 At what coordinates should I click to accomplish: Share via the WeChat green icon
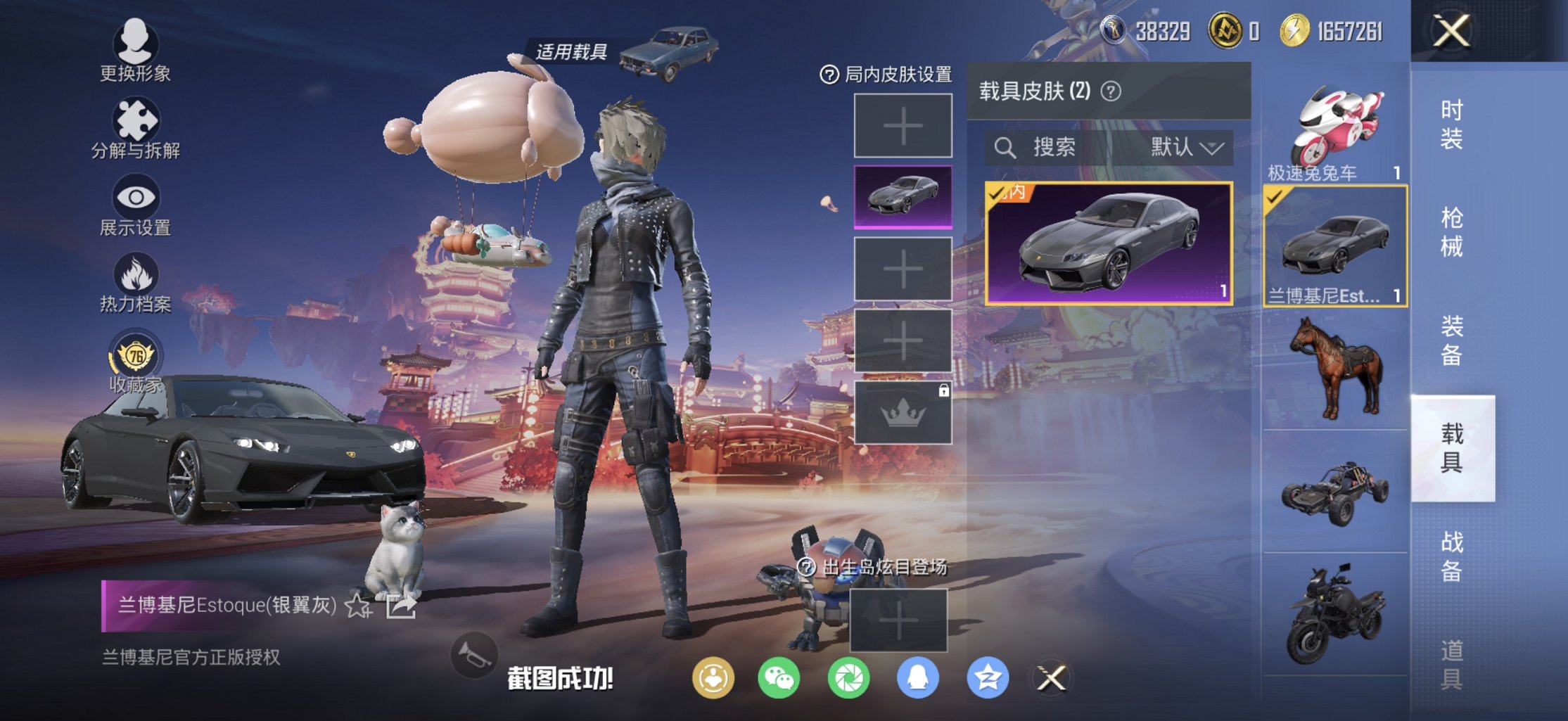click(781, 677)
